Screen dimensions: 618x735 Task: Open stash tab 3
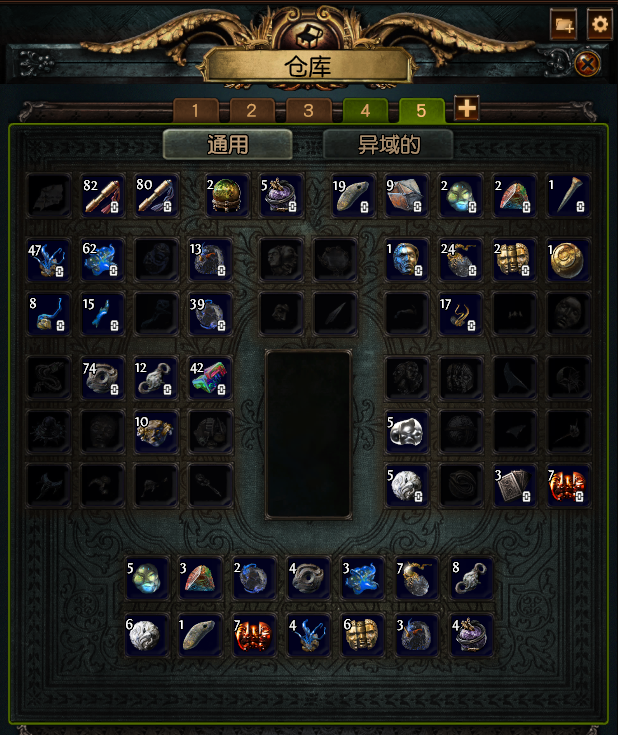(x=309, y=110)
